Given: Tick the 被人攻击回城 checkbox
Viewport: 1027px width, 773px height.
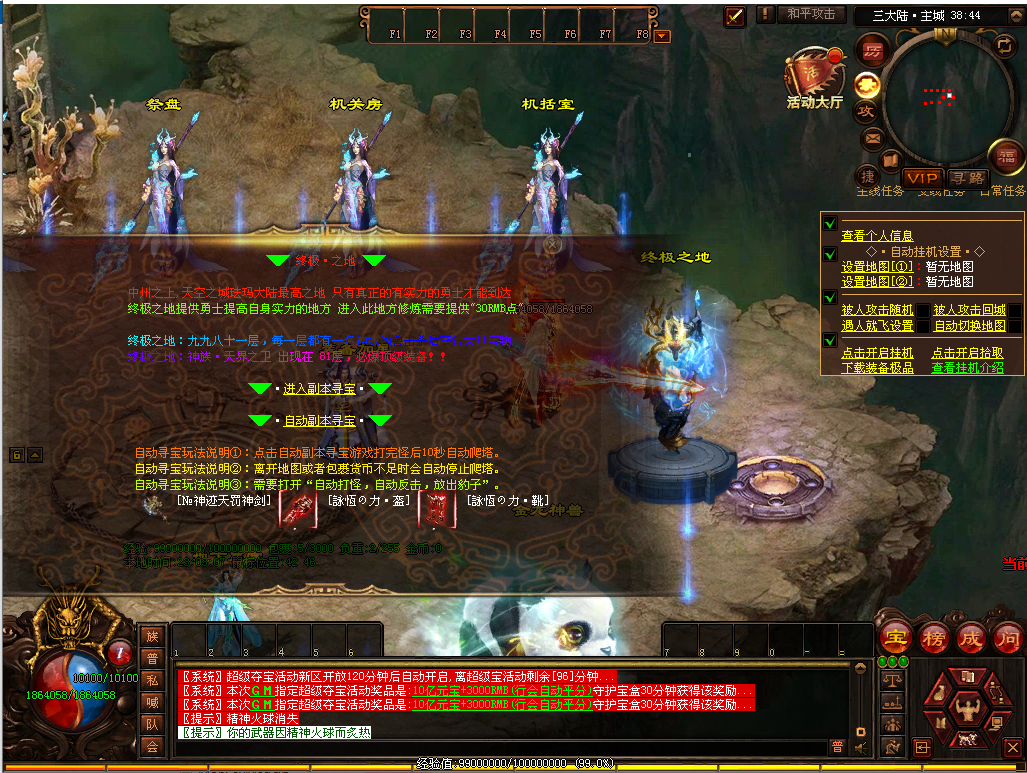Looking at the screenshot, I should coord(1014,311).
